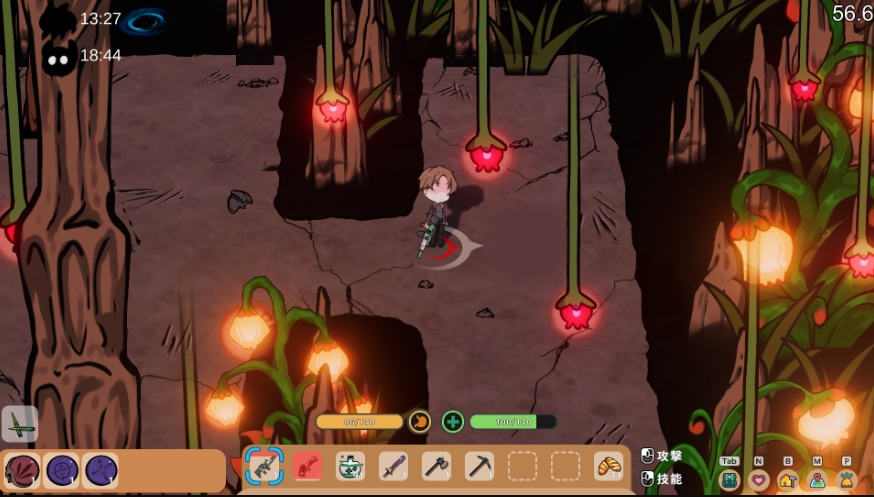The image size is (874, 497).
Task: Open the pink heart menu icon
Action: pos(759,479)
